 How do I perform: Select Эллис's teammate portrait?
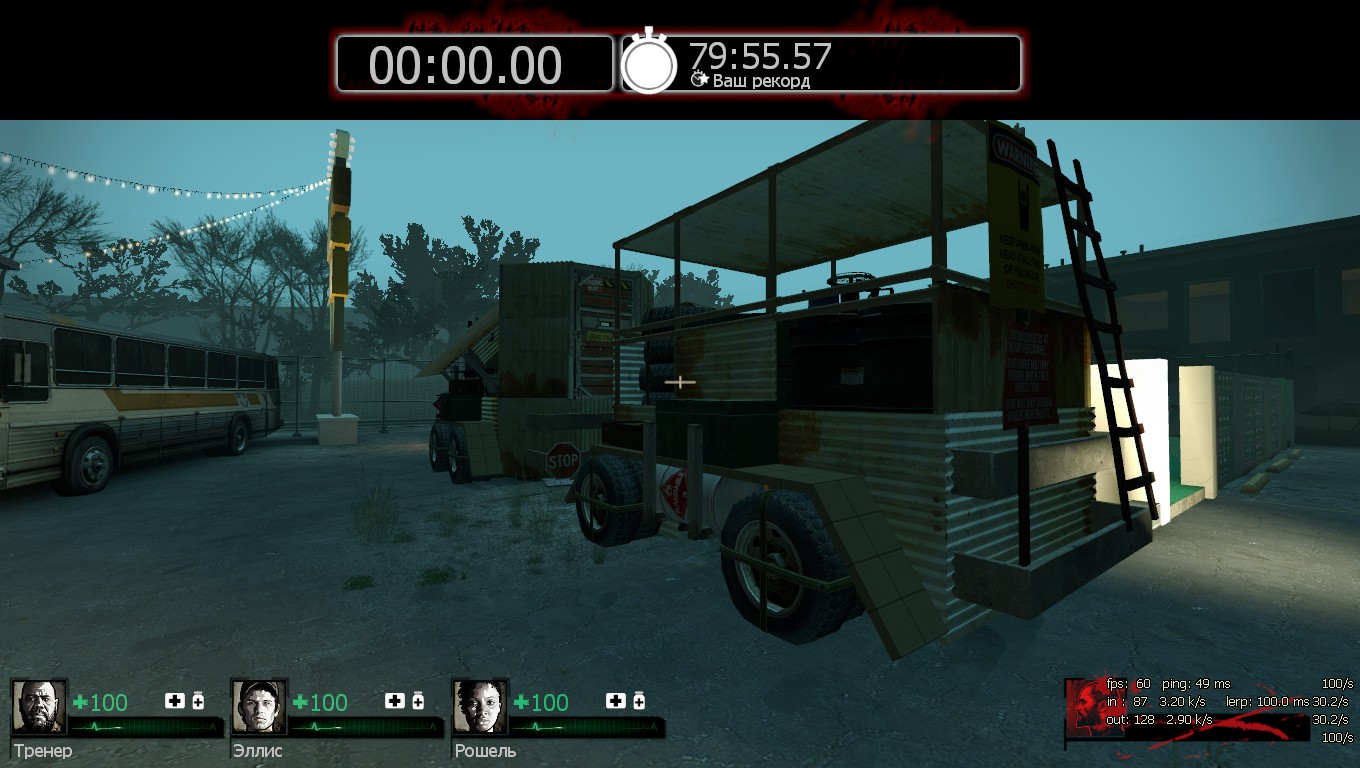coord(259,707)
